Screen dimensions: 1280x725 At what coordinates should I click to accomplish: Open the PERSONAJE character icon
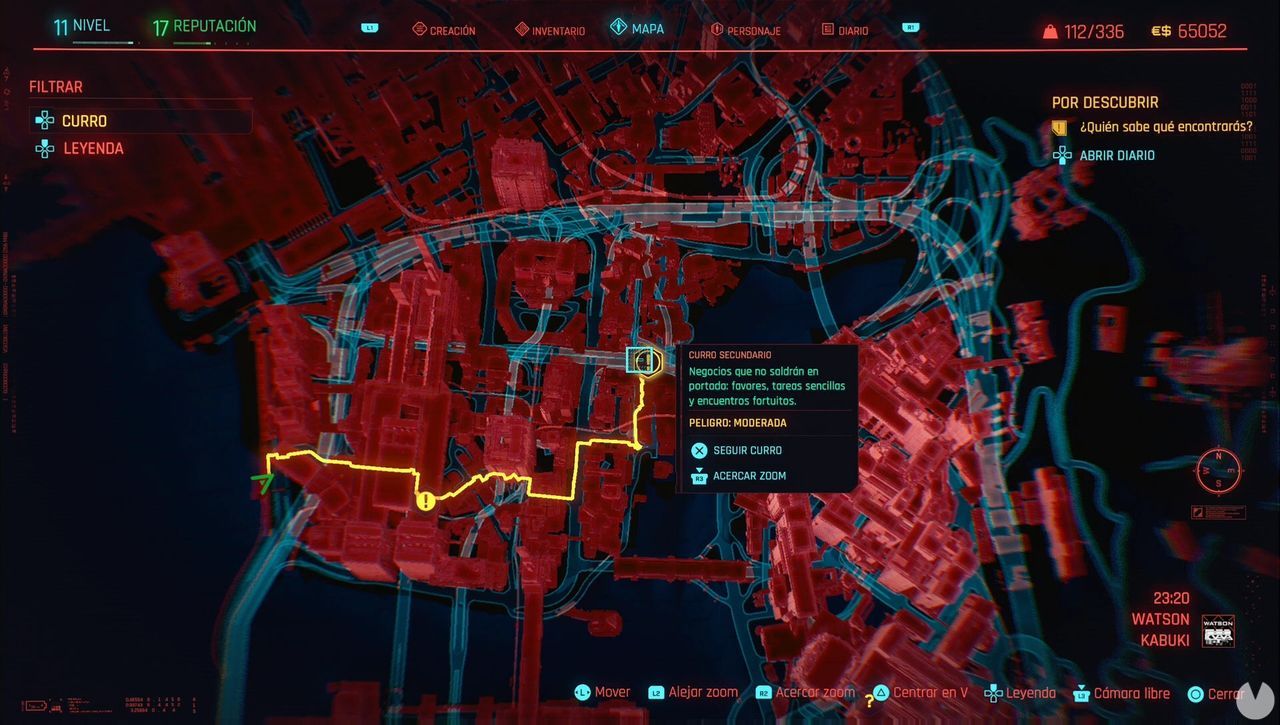point(718,30)
